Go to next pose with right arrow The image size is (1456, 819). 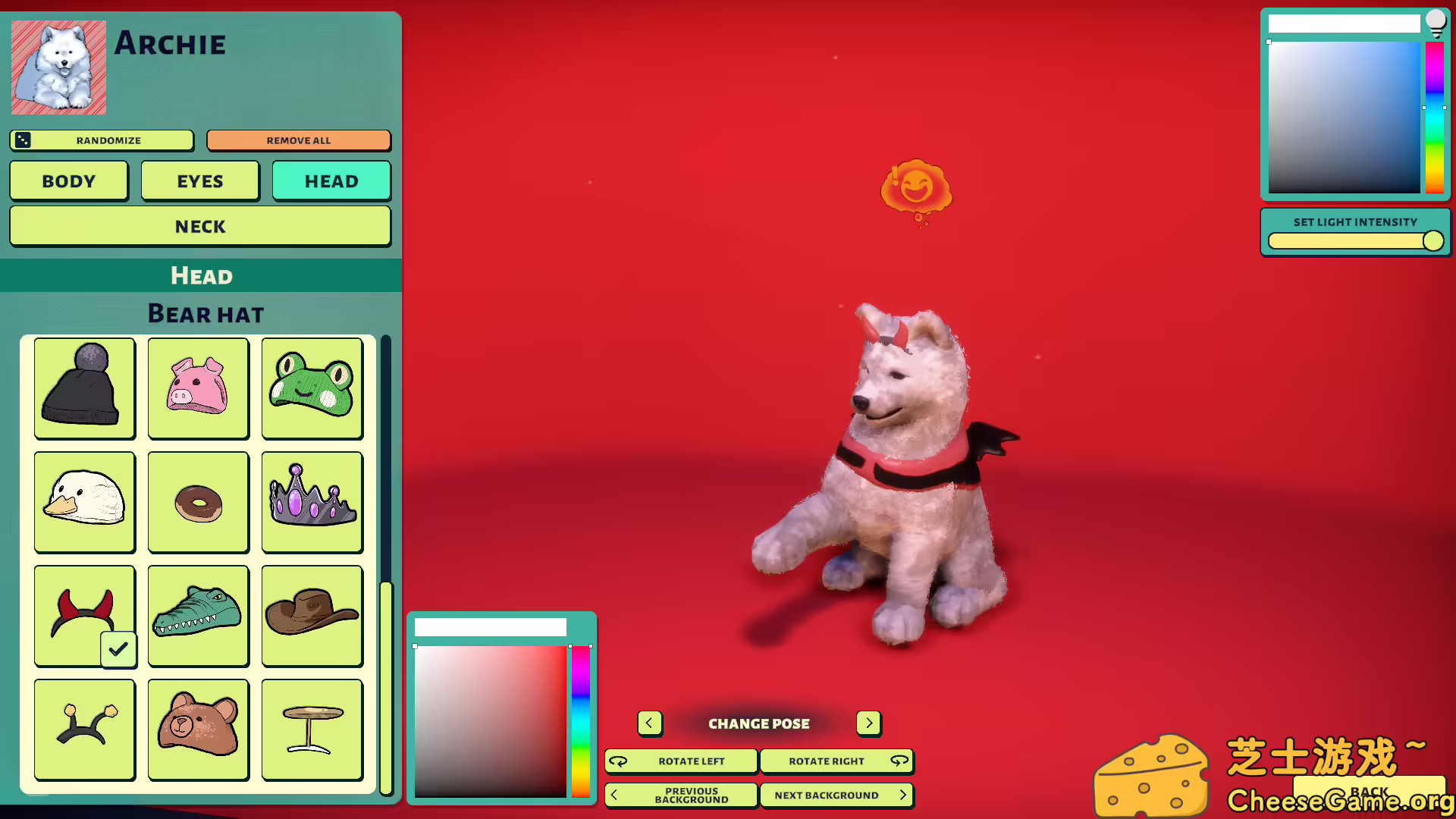point(869,723)
